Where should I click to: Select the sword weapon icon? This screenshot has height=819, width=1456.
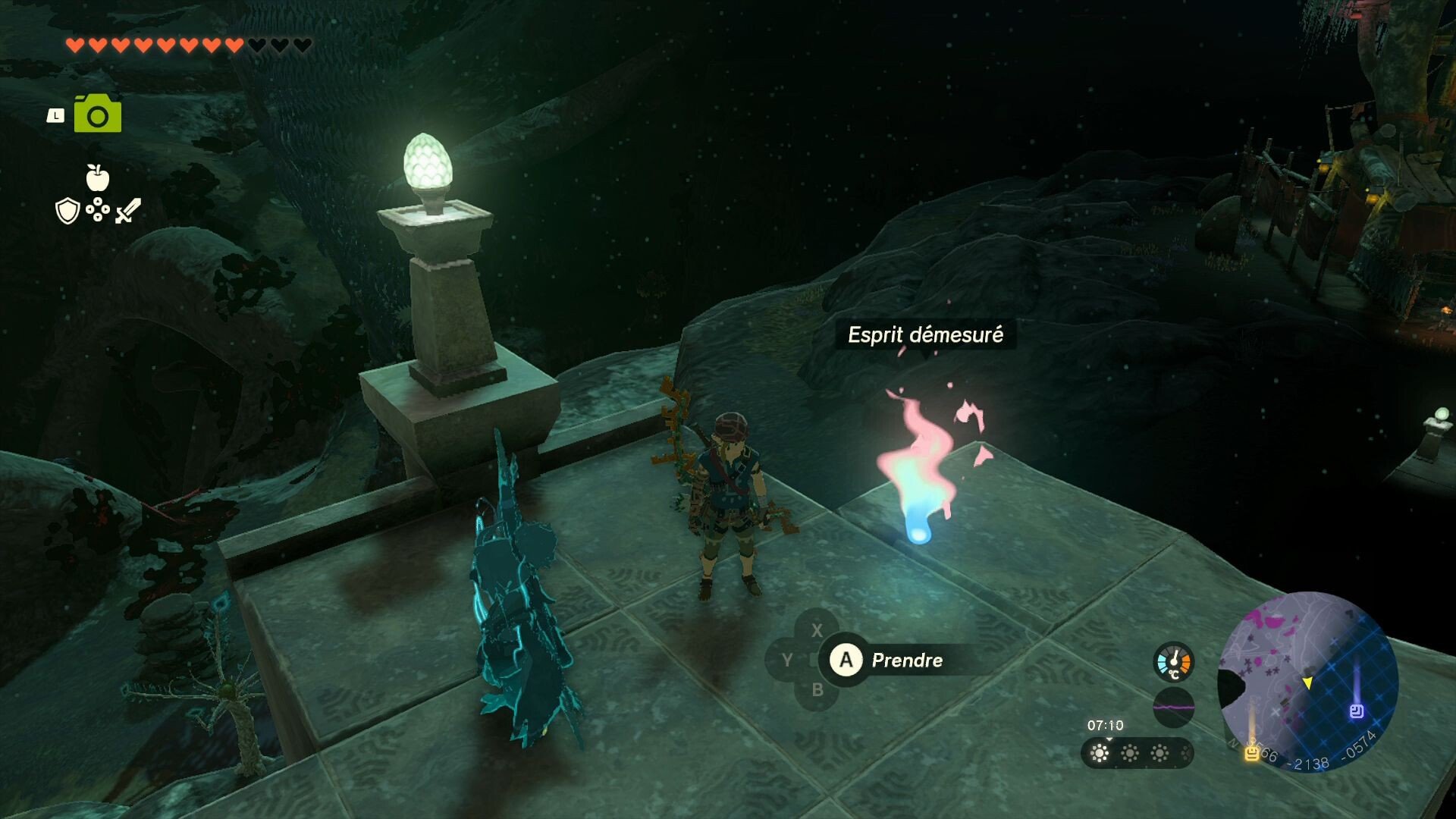tap(127, 210)
